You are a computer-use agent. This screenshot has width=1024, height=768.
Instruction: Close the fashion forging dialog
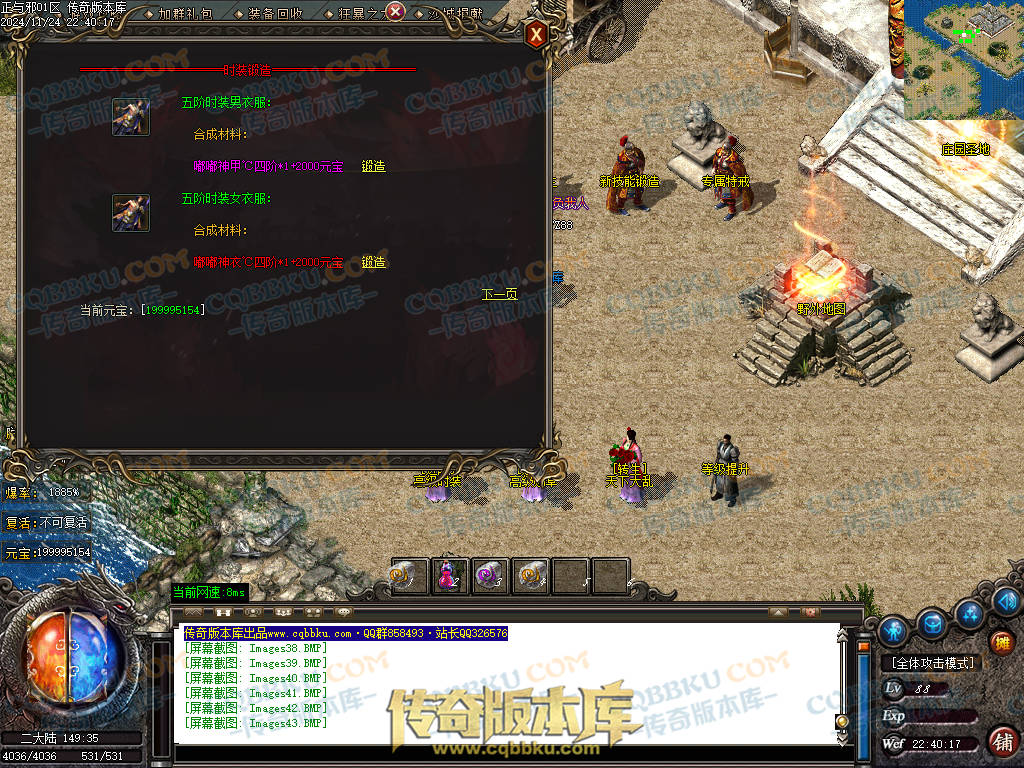[537, 35]
